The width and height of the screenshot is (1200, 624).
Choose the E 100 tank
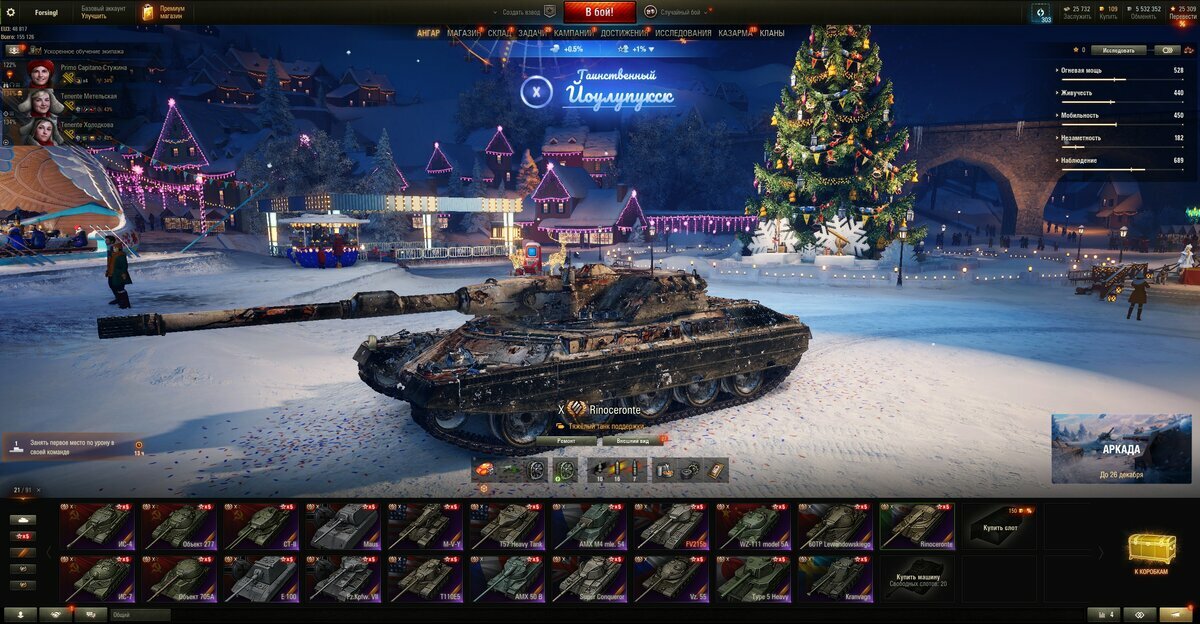coord(262,579)
